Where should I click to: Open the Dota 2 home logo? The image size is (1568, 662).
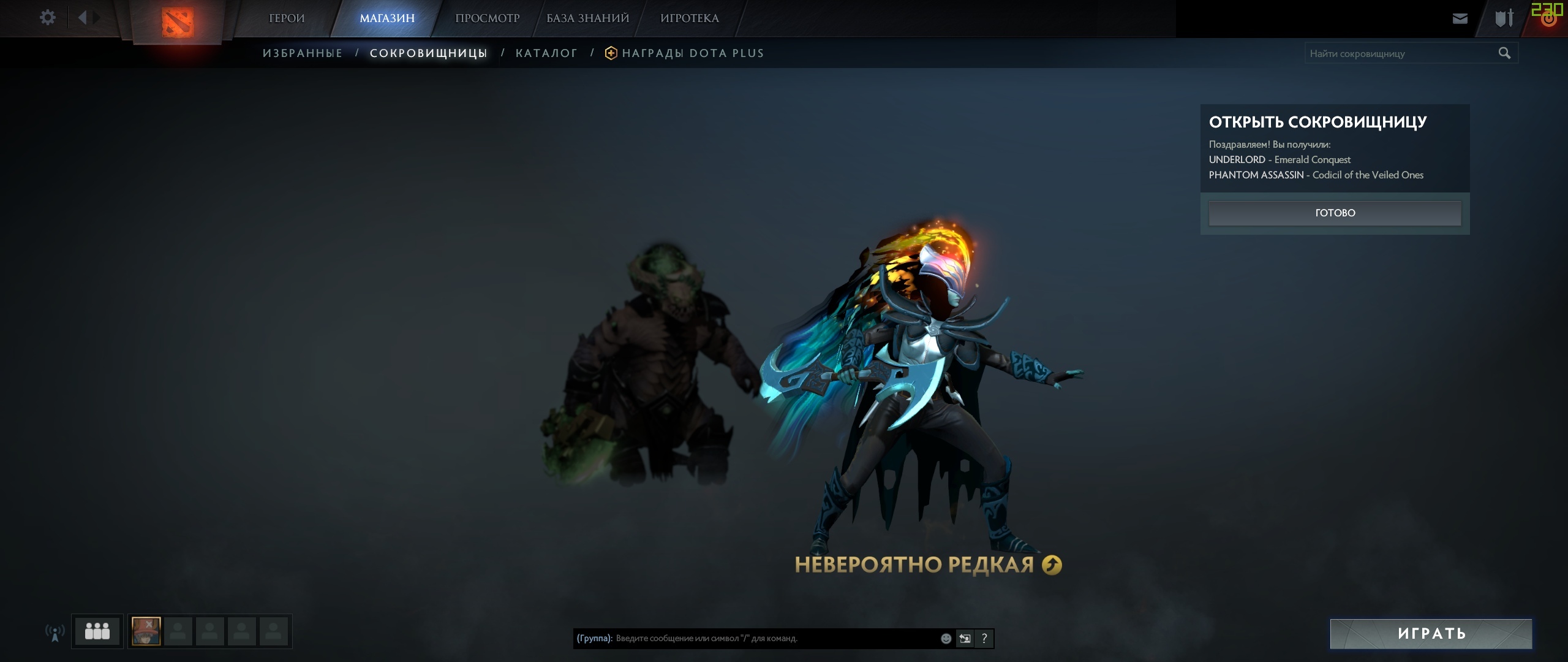pyautogui.click(x=178, y=22)
